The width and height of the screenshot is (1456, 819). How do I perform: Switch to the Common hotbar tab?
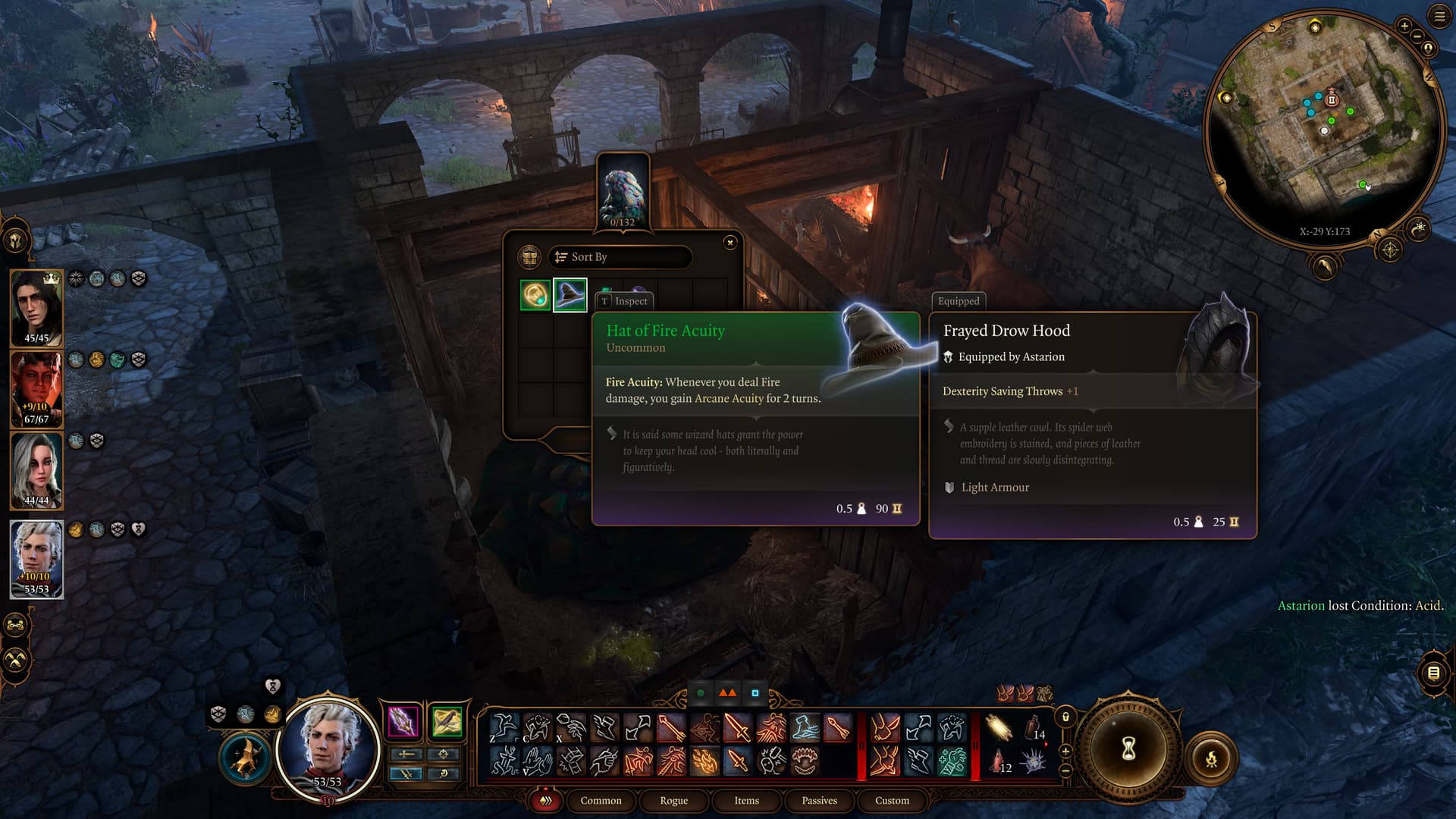point(601,801)
